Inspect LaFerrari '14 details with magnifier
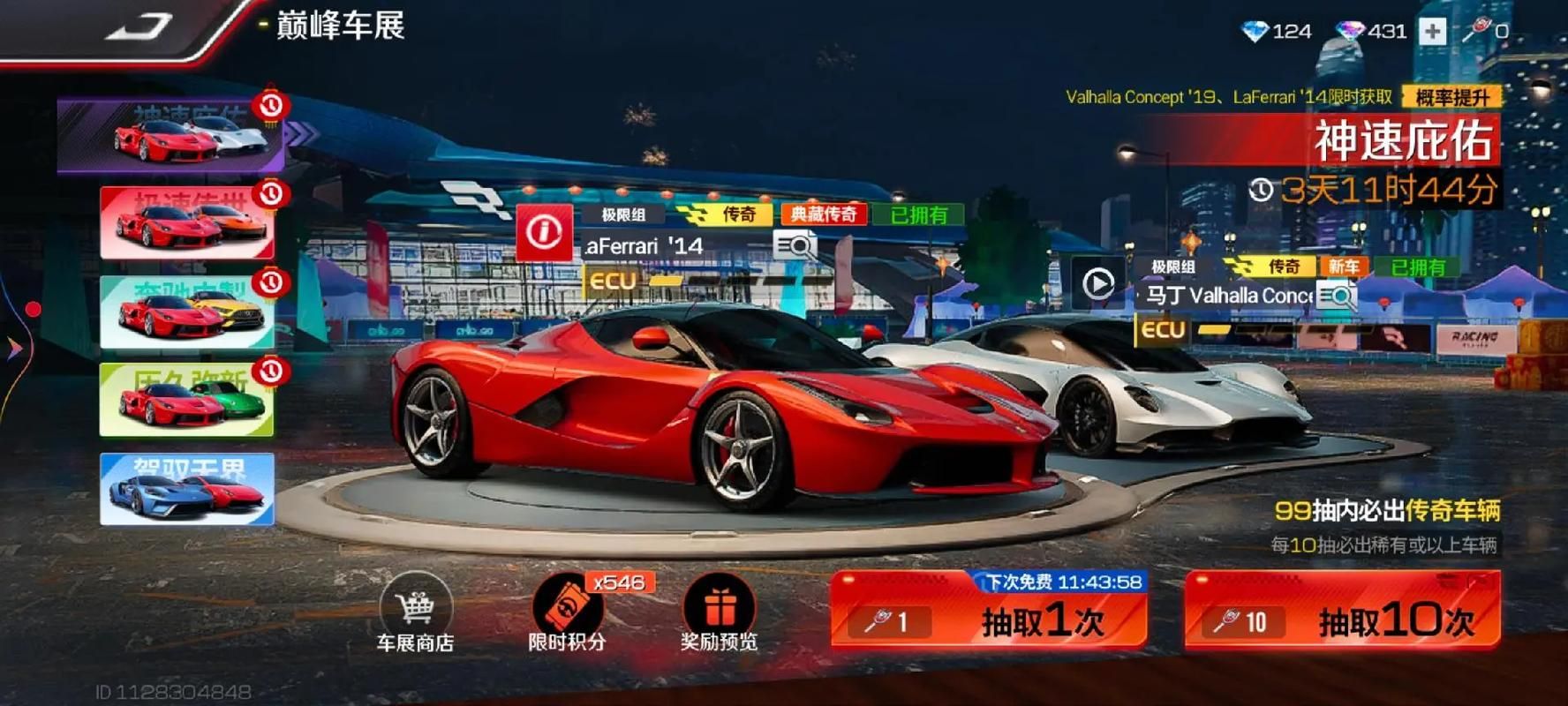The height and width of the screenshot is (706, 1568). pos(794,245)
